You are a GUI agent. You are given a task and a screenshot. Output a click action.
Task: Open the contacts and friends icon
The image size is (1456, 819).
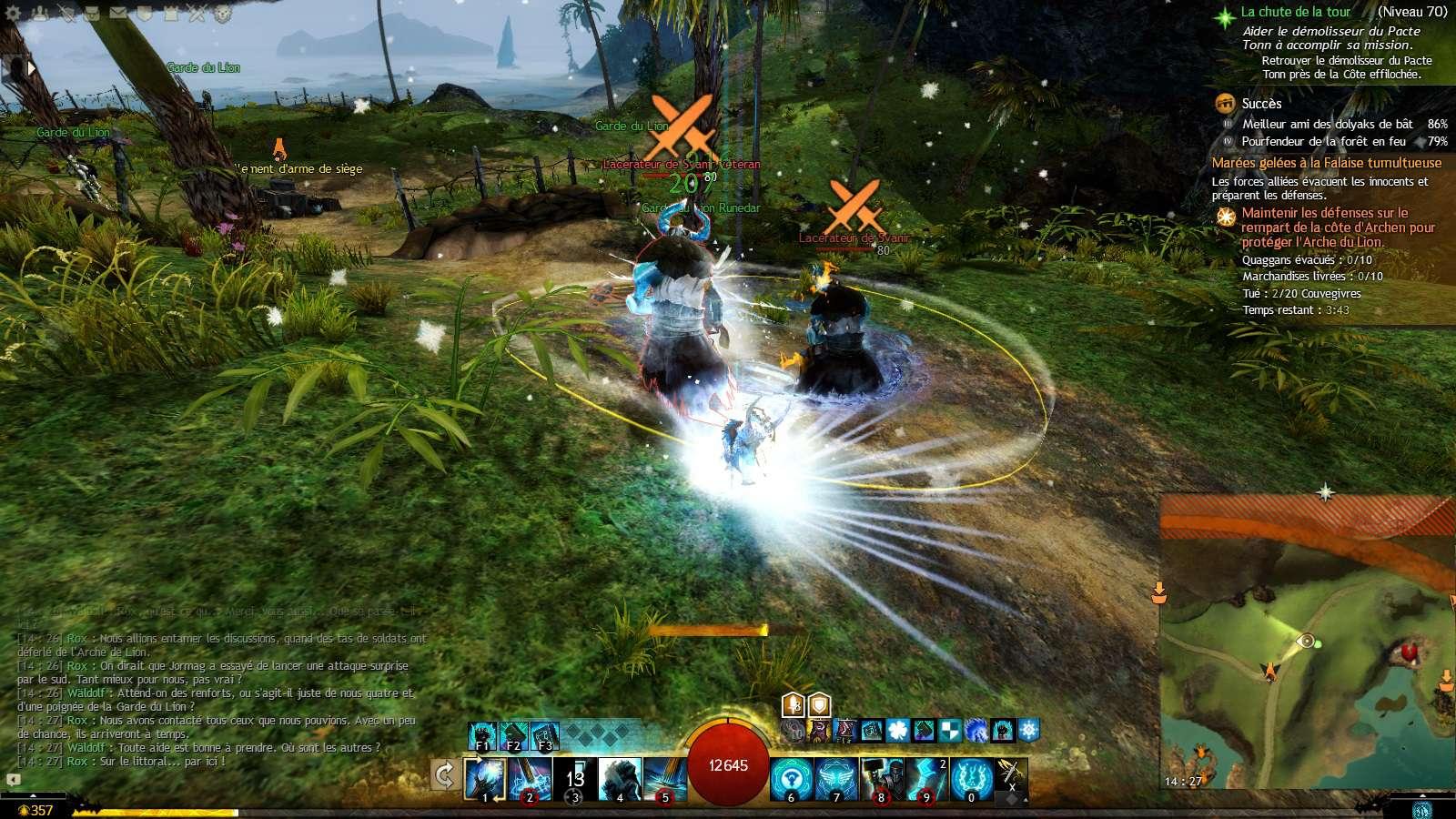(39, 14)
